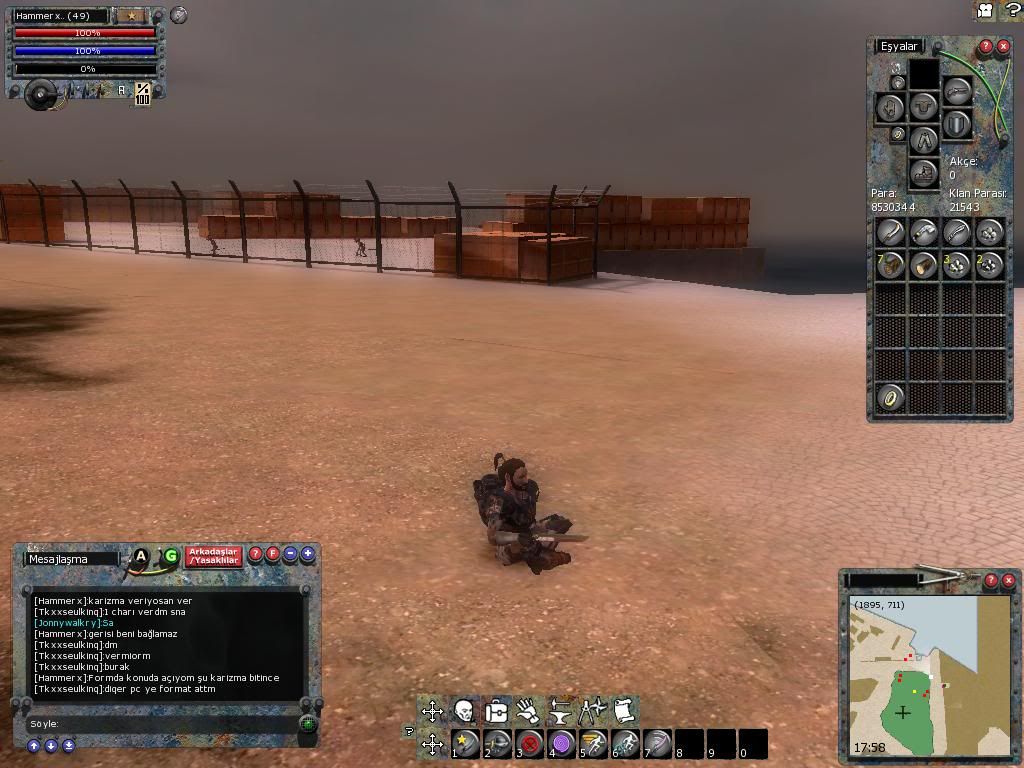Click the minimap
Screen dimensions: 1024x768
[x=928, y=675]
